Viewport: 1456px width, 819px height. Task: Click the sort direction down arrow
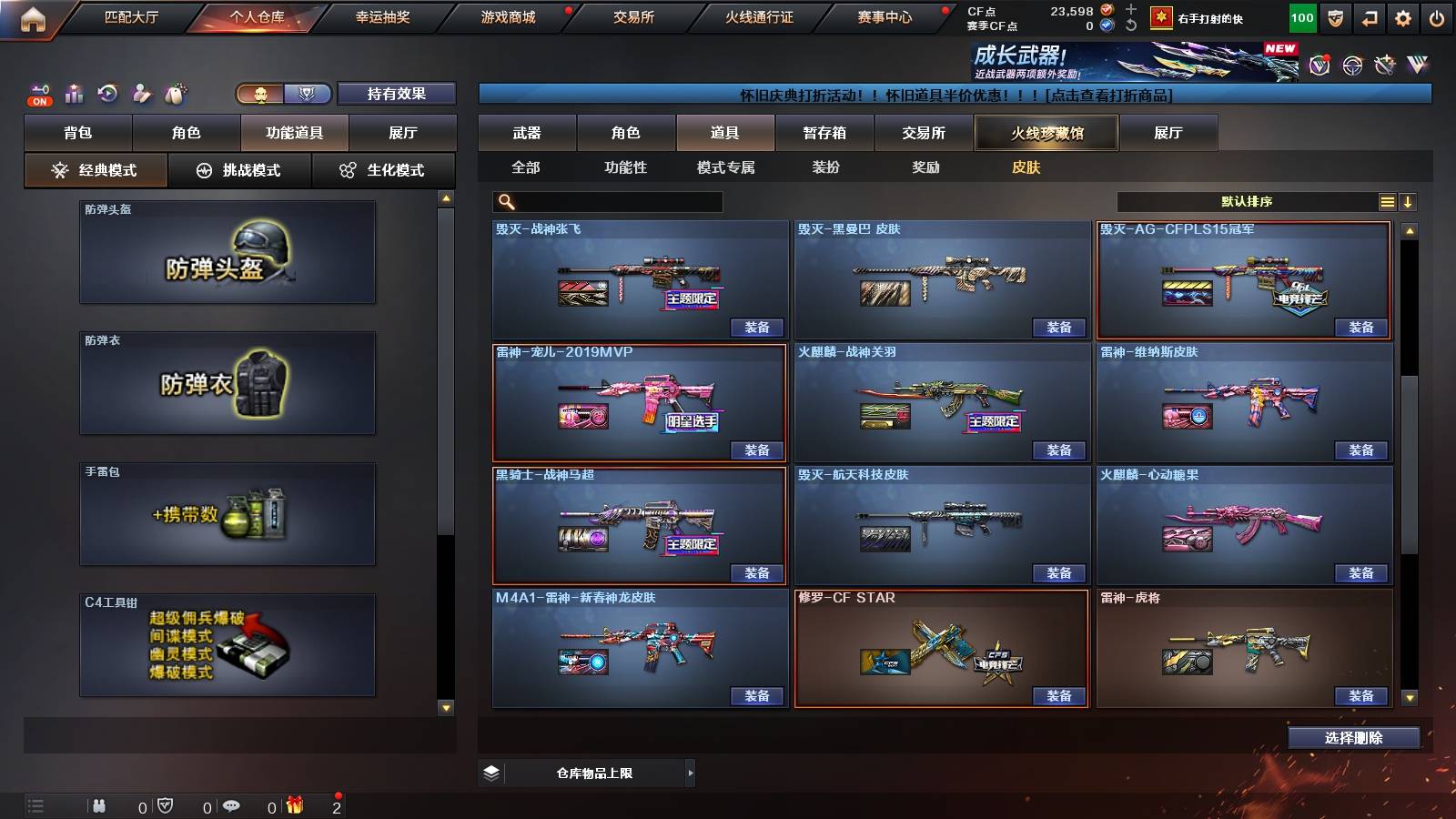(1410, 201)
